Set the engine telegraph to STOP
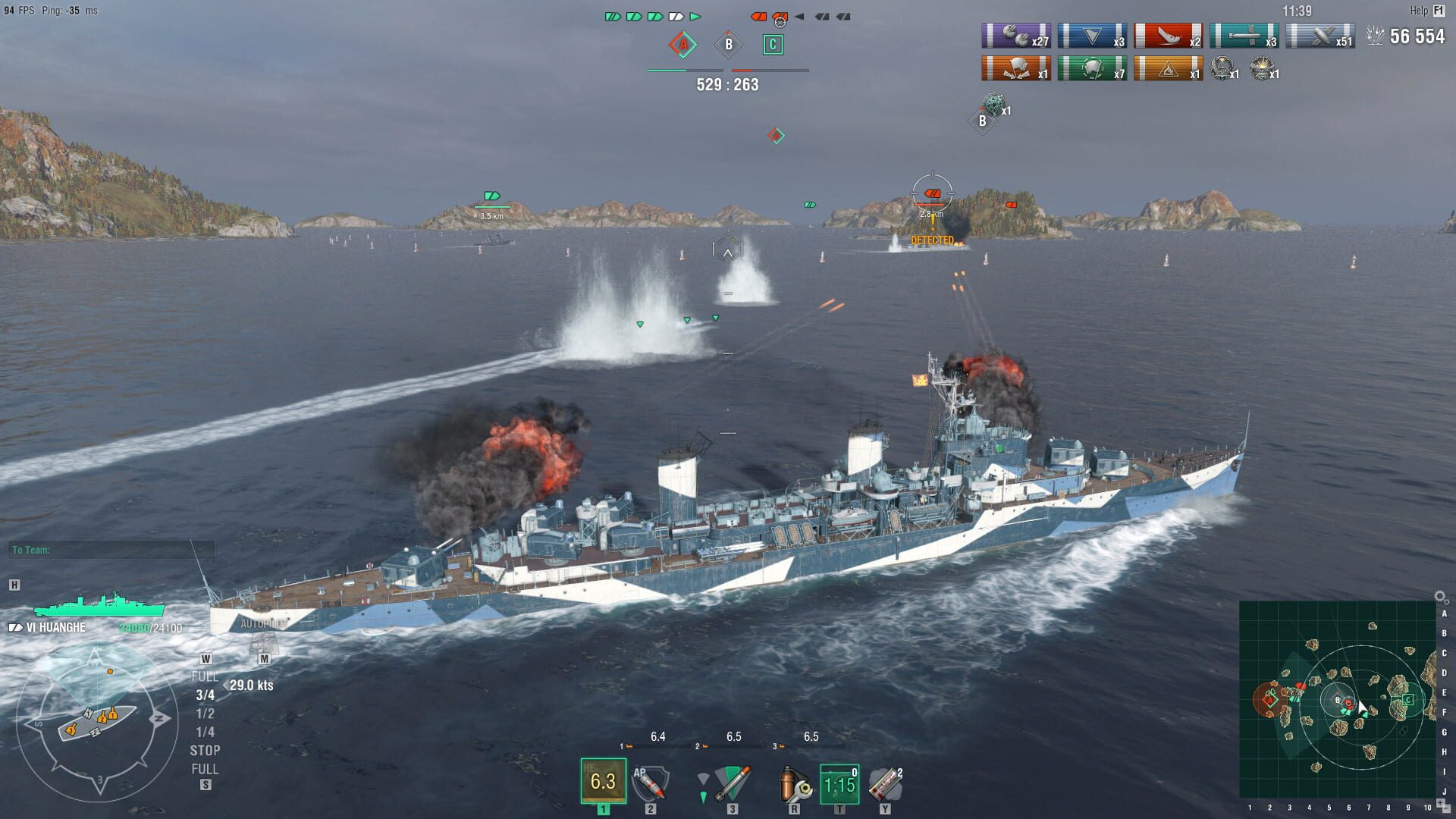1456x819 pixels. point(206,750)
